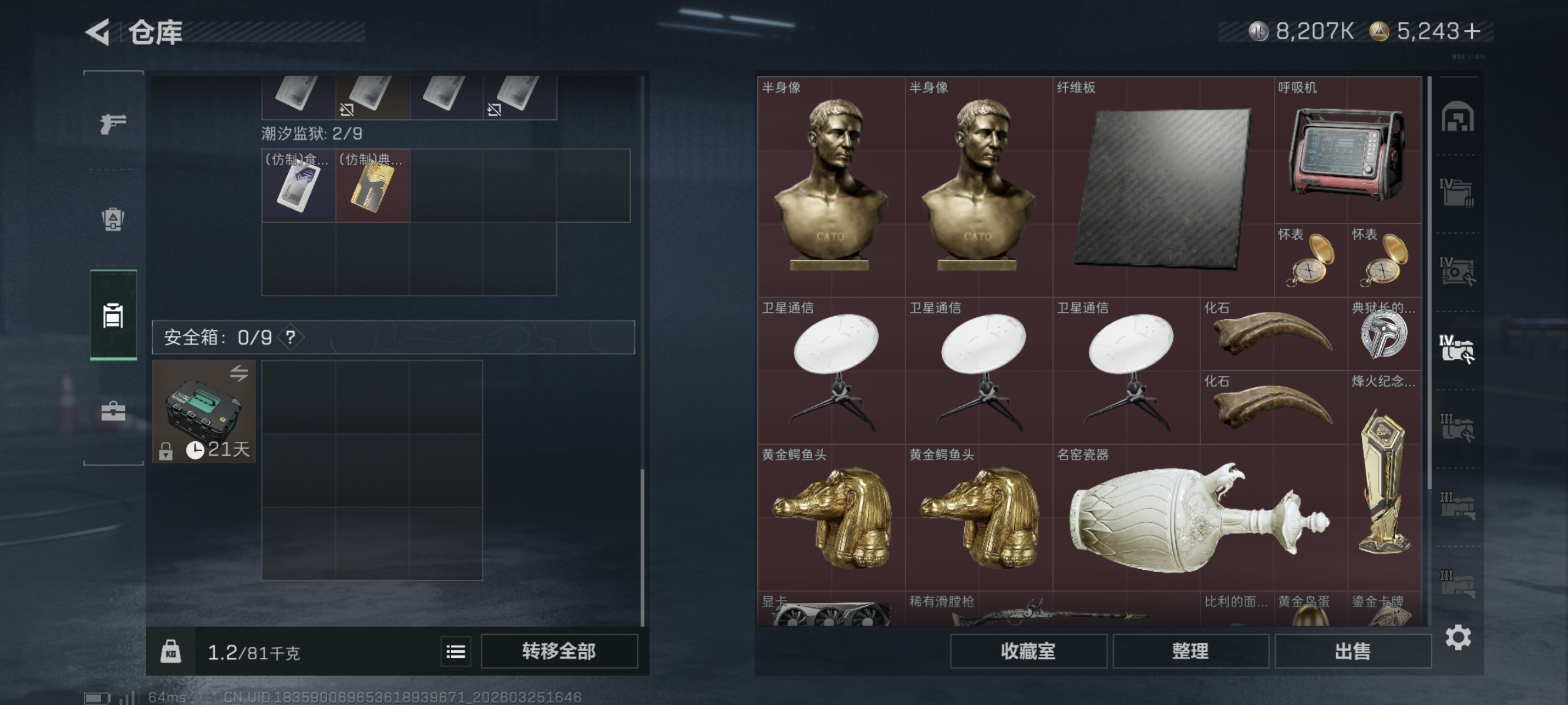Open the tactical vest gear category icon
The height and width of the screenshot is (705, 1568).
click(113, 219)
